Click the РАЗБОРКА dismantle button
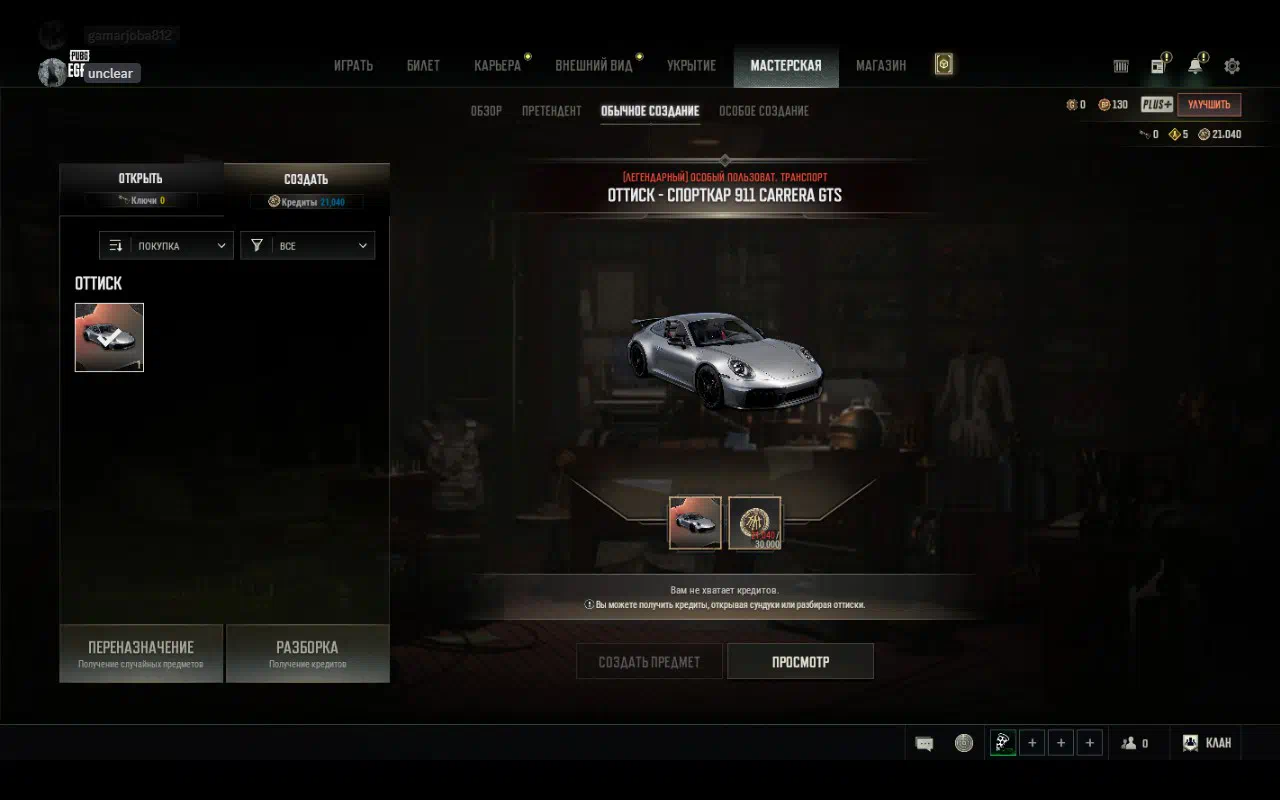This screenshot has width=1280, height=800. click(x=307, y=653)
